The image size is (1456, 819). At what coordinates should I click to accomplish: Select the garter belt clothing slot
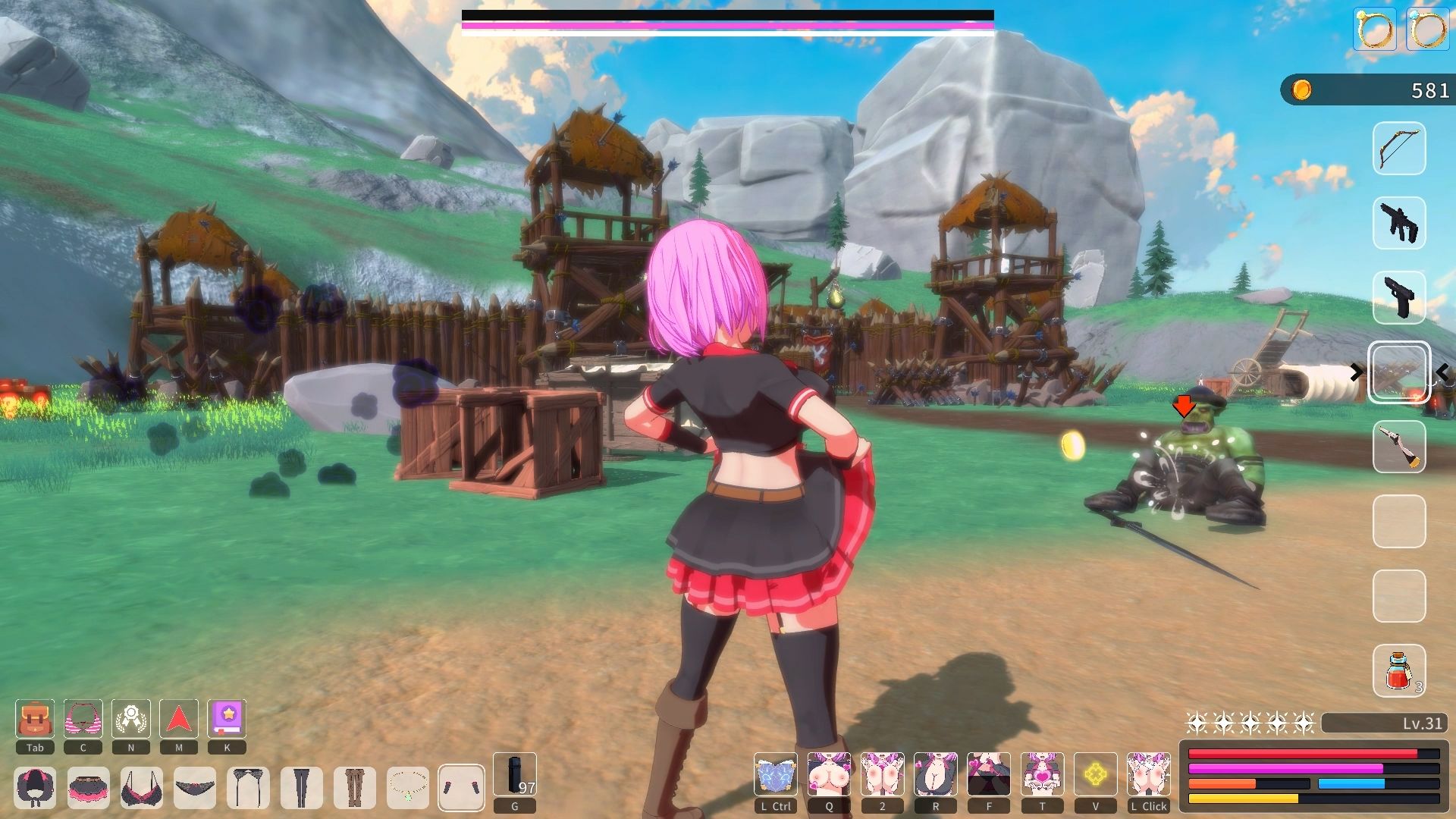pos(248,787)
